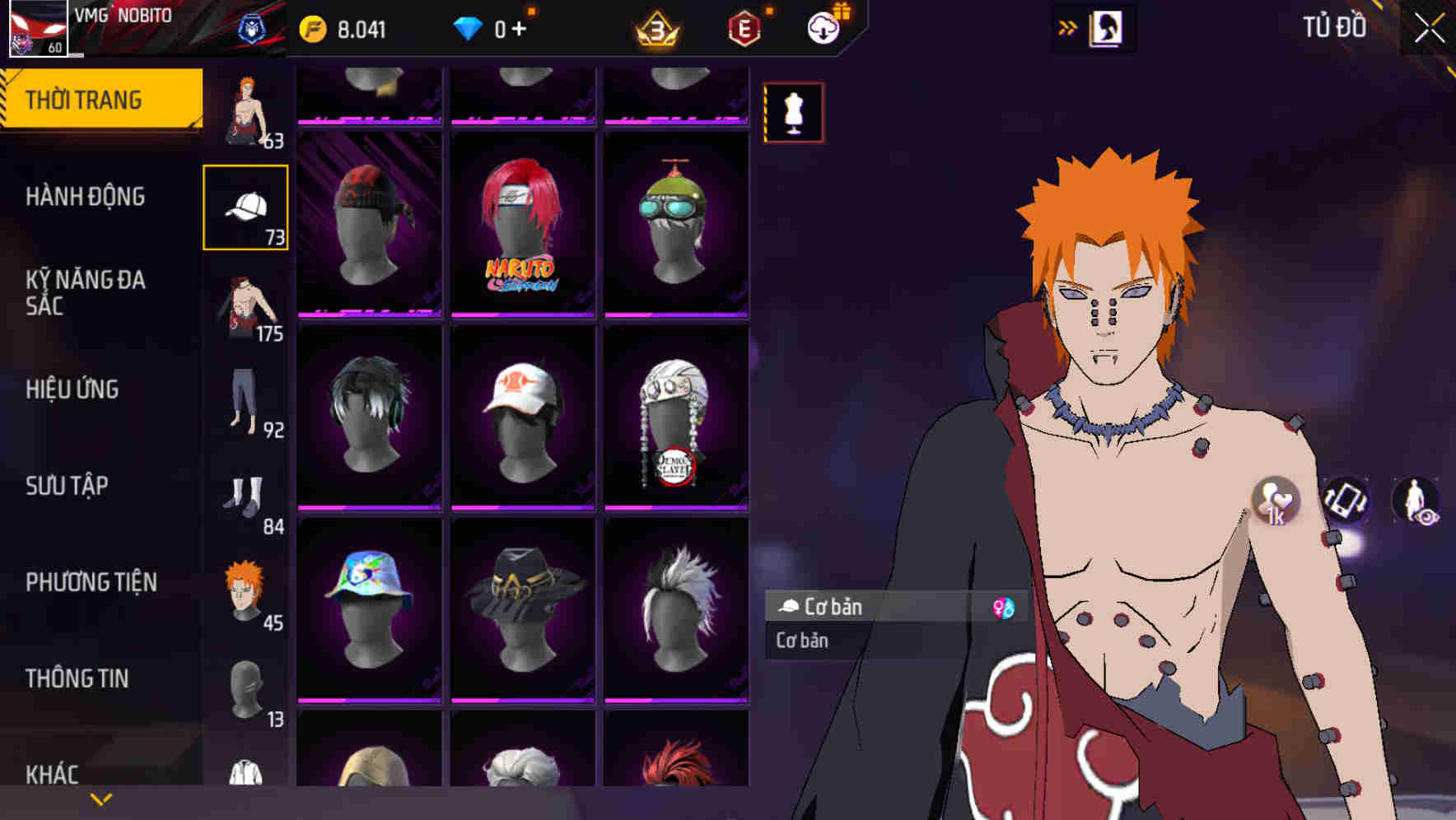Switch to the HÀNH ĐỘNG tab
This screenshot has width=1456, height=820.
[x=85, y=197]
